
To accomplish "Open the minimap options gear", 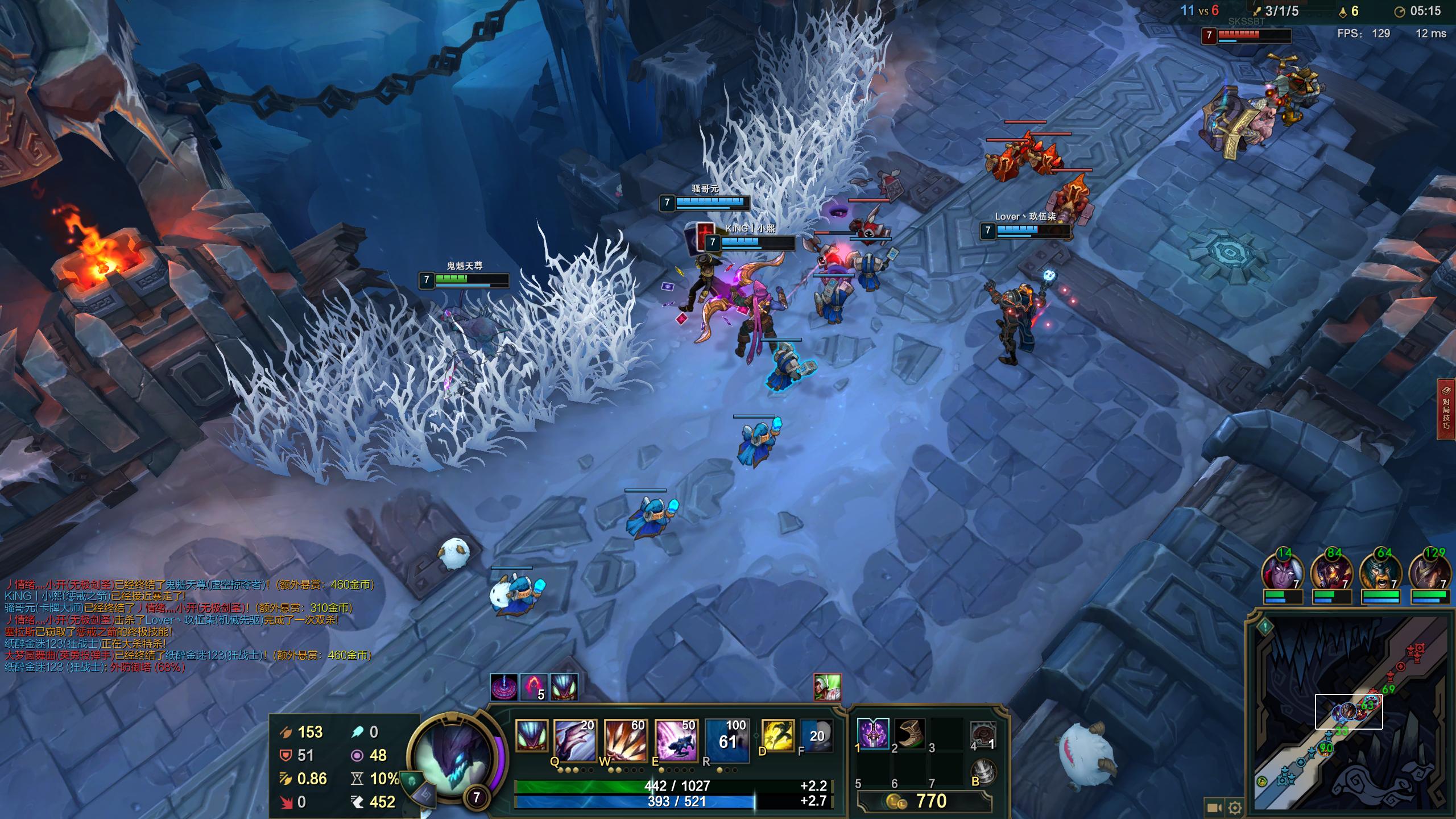I will (x=1235, y=808).
